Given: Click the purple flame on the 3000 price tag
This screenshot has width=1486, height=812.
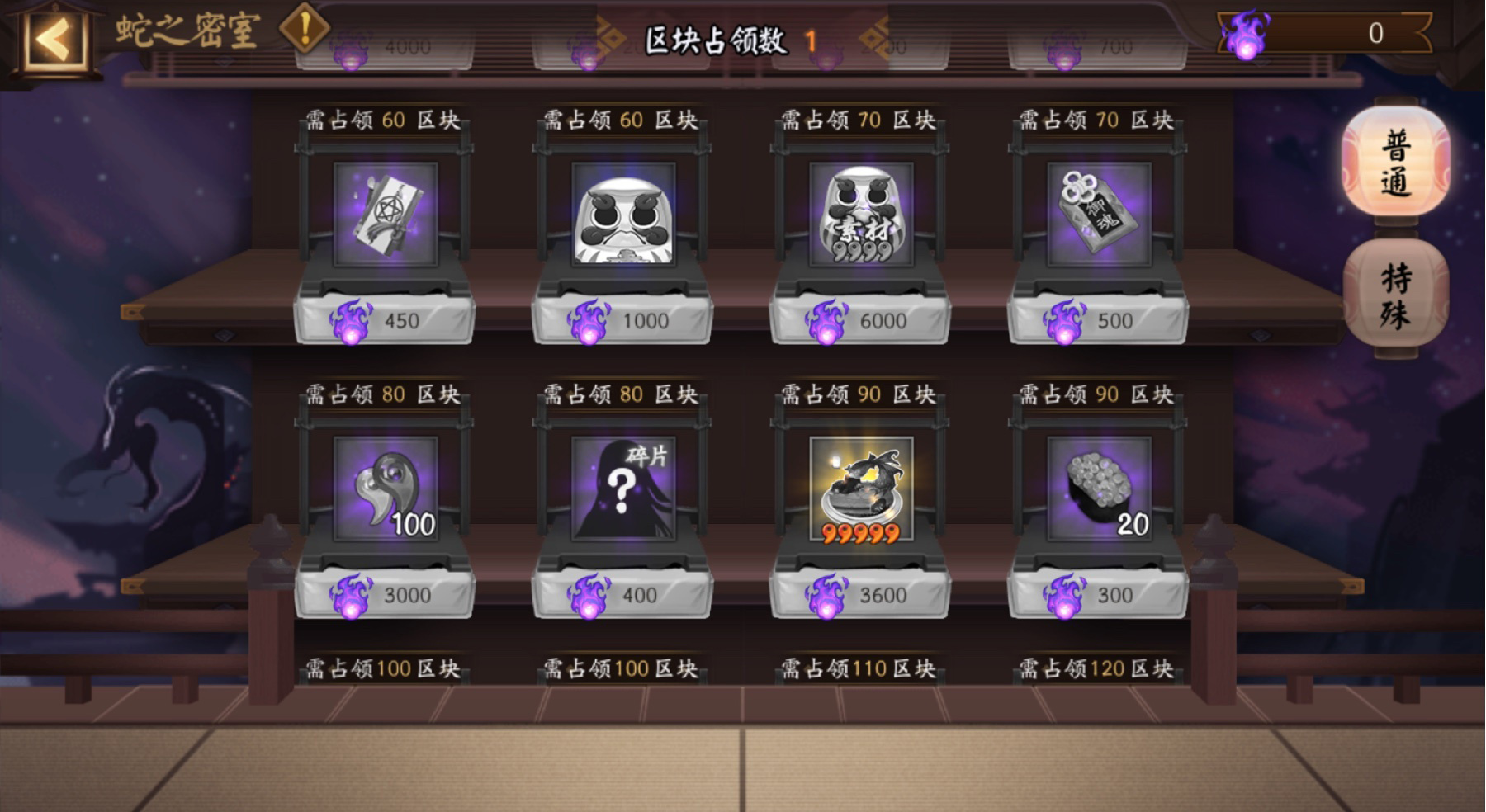Looking at the screenshot, I should 351,594.
